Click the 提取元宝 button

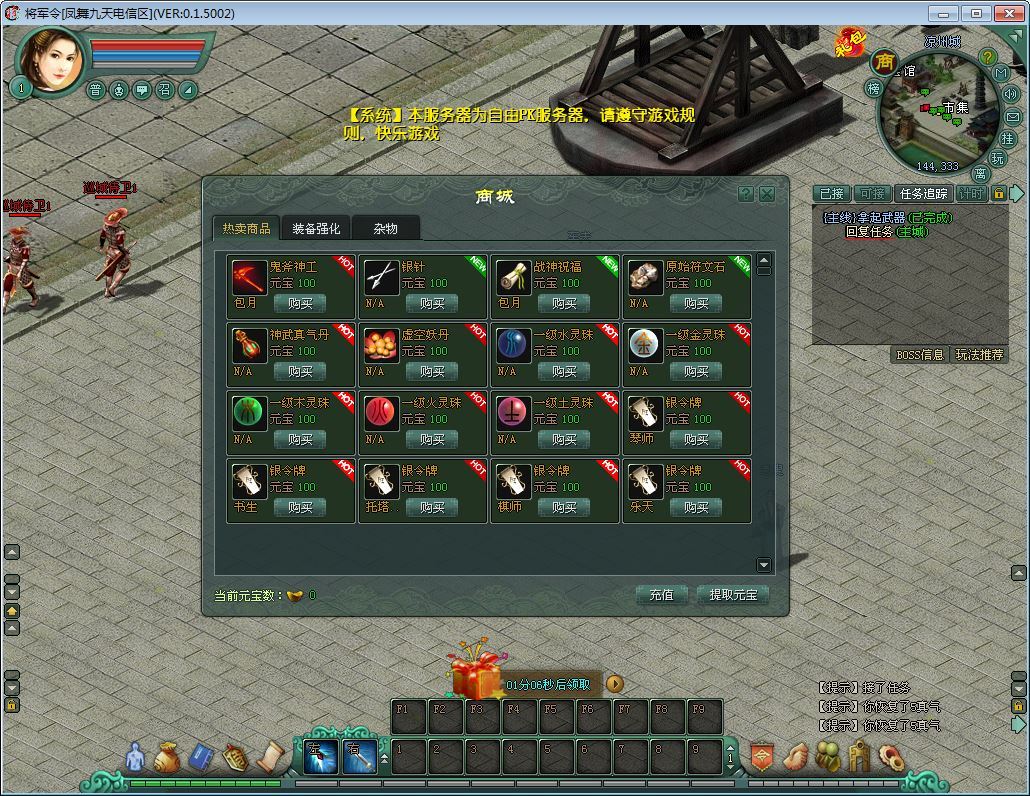[733, 595]
